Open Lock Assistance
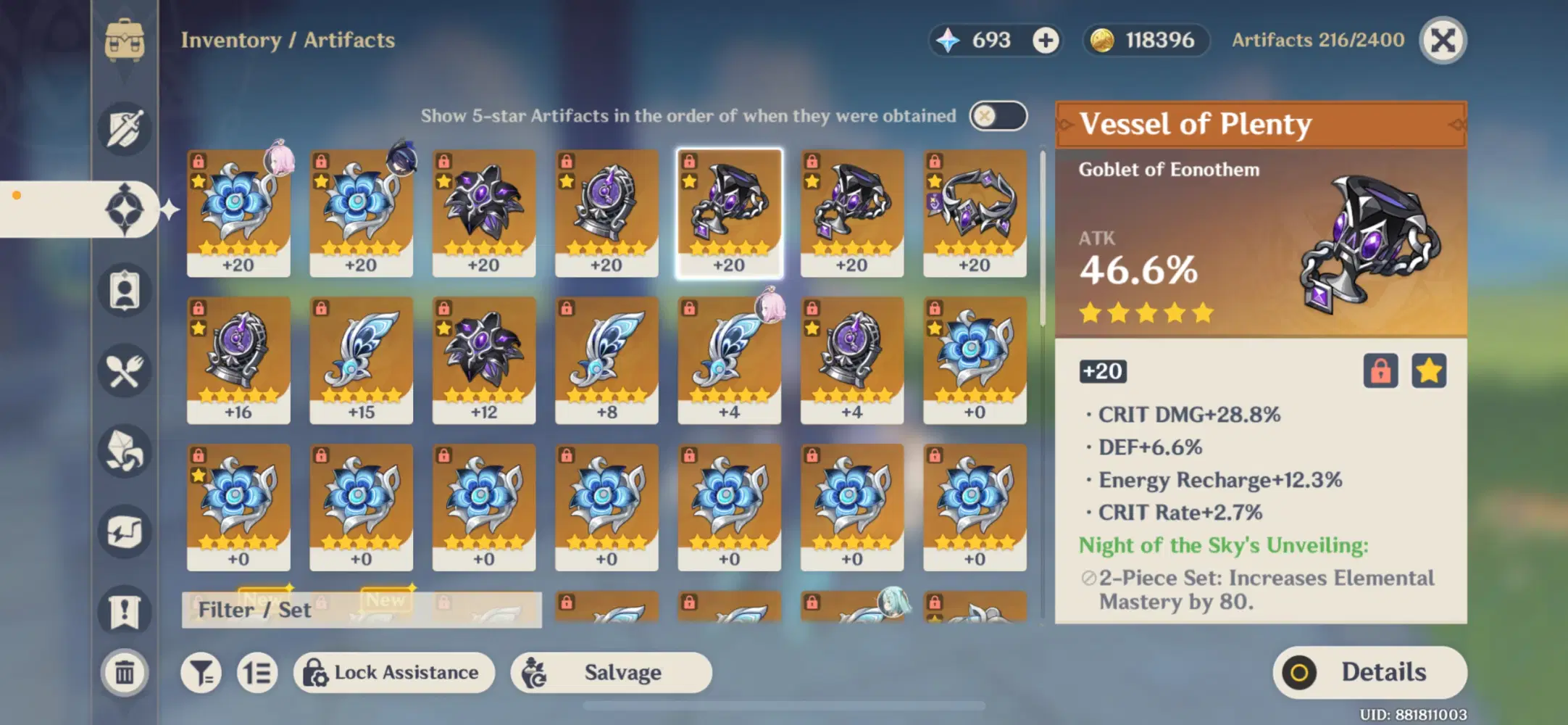The width and height of the screenshot is (1568, 725). pyautogui.click(x=394, y=672)
